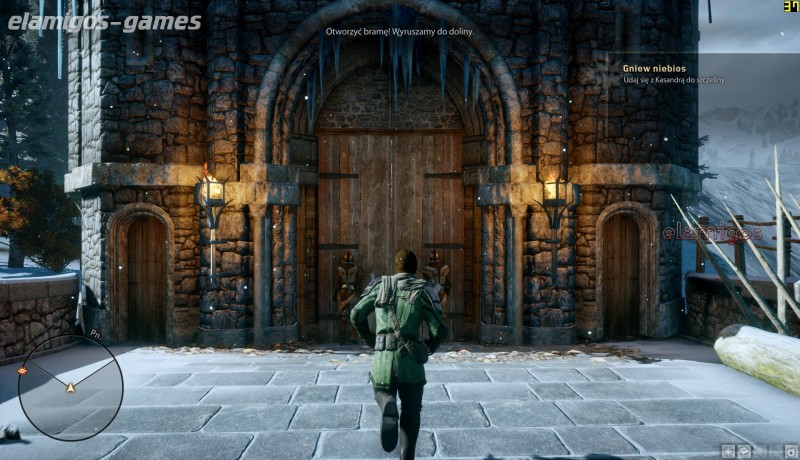Click the diamond-shaped icon in the bottom-right bar
This screenshot has width=800, height=460.
744,451
